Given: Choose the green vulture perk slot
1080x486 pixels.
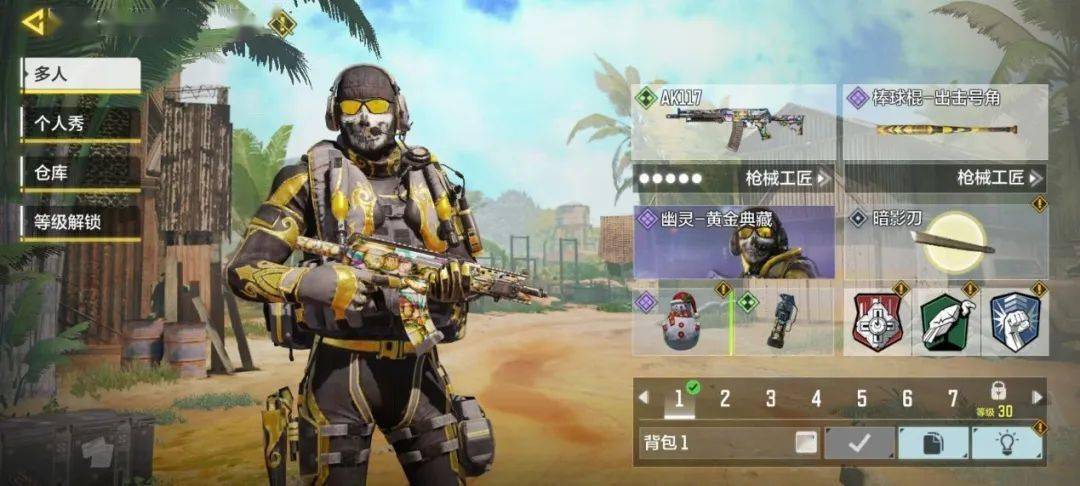Looking at the screenshot, I should pos(945,322).
